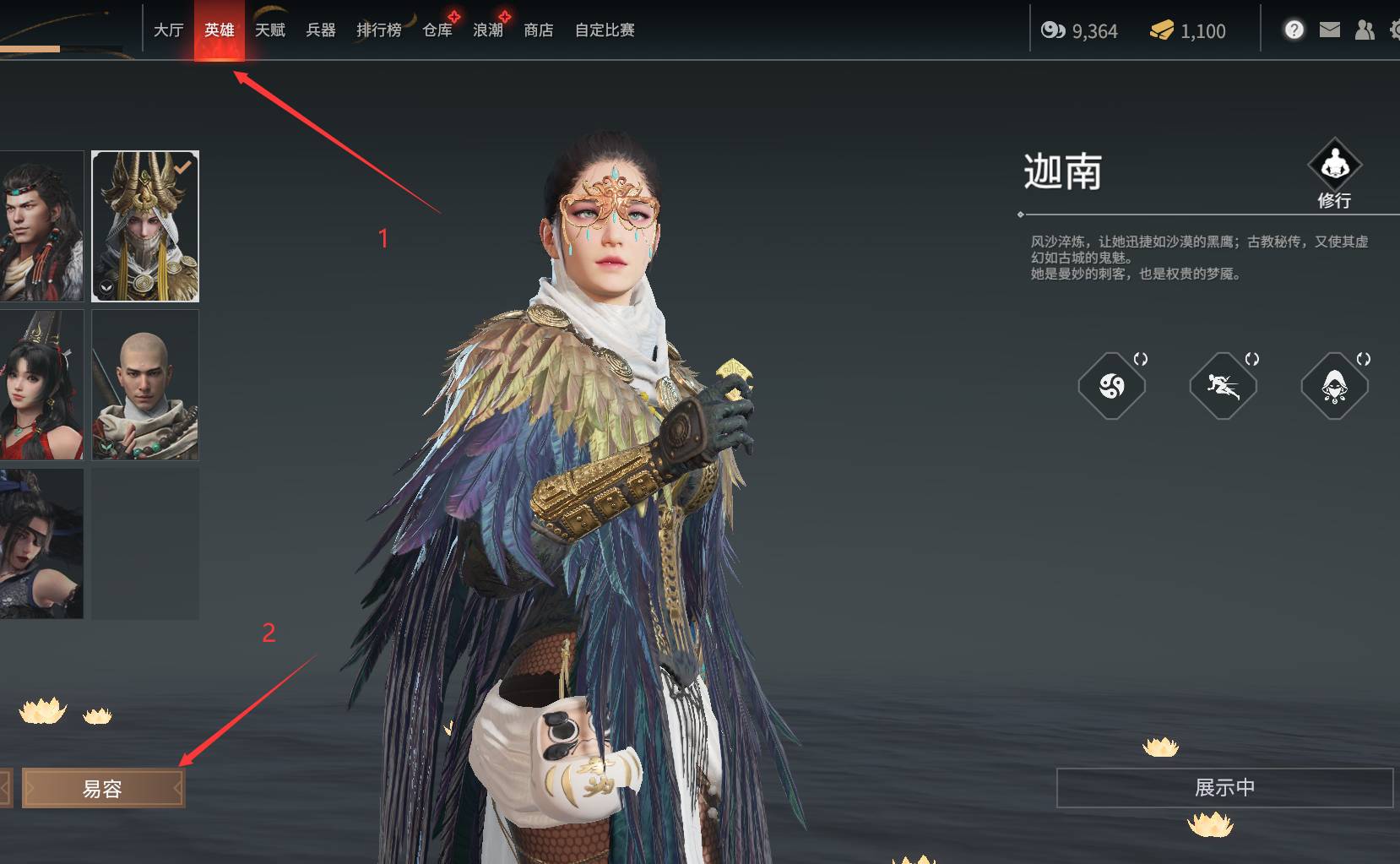Select the hooded ultimate skill icon

pyautogui.click(x=1334, y=385)
